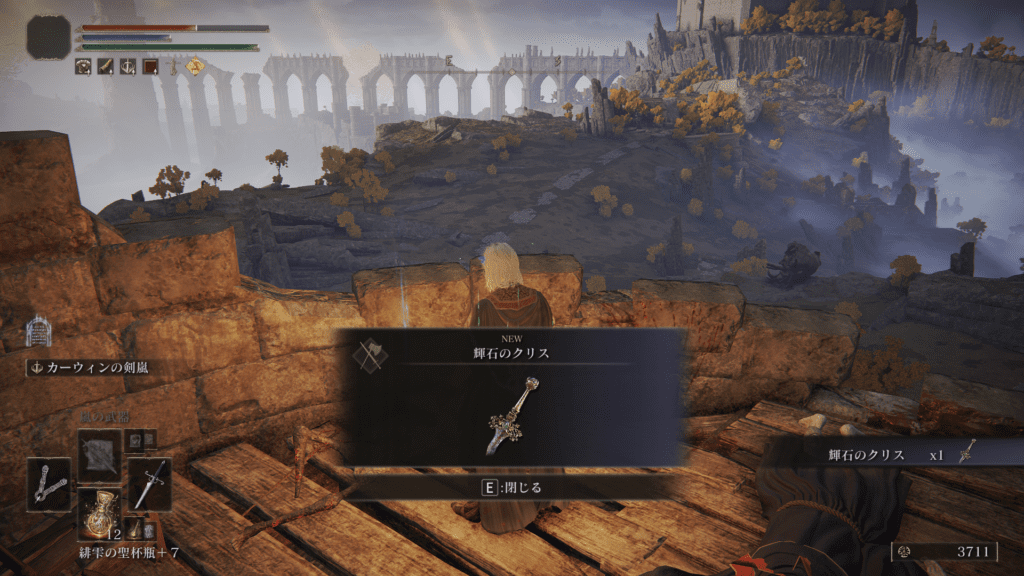Click the horn buff status icon
The image size is (1024, 576).
point(106,67)
